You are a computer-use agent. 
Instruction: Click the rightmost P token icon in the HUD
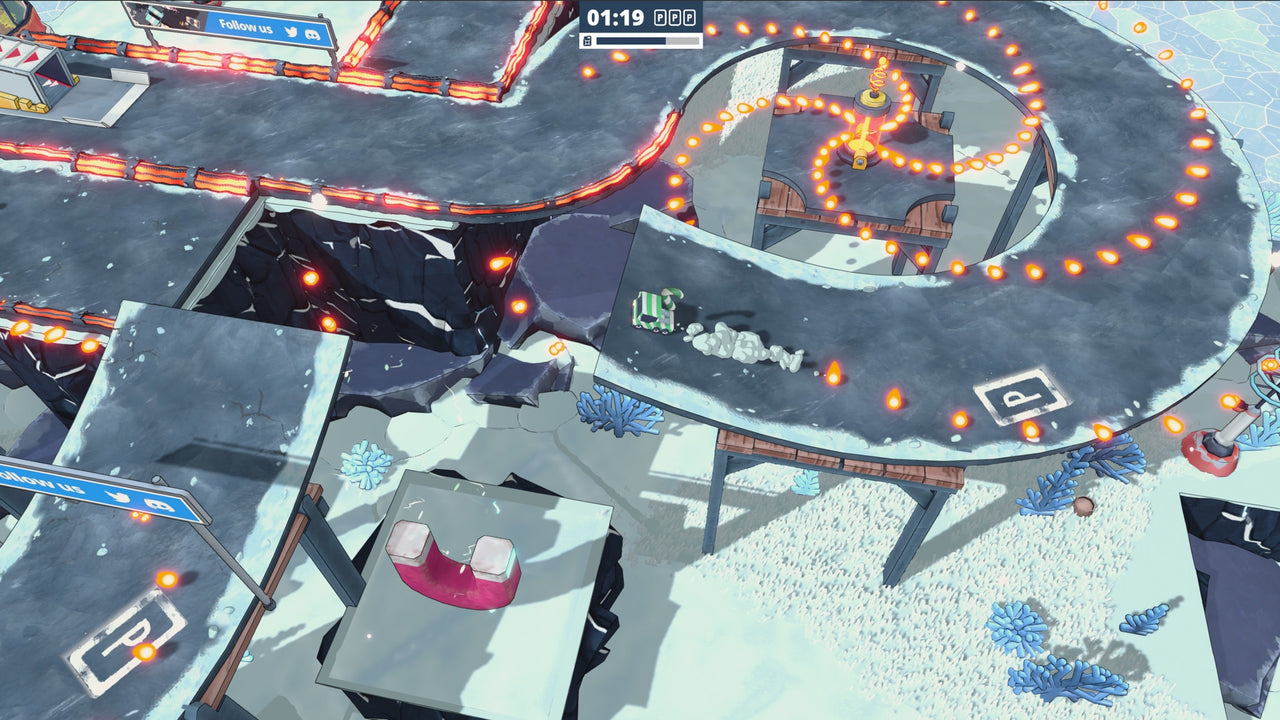(x=690, y=18)
